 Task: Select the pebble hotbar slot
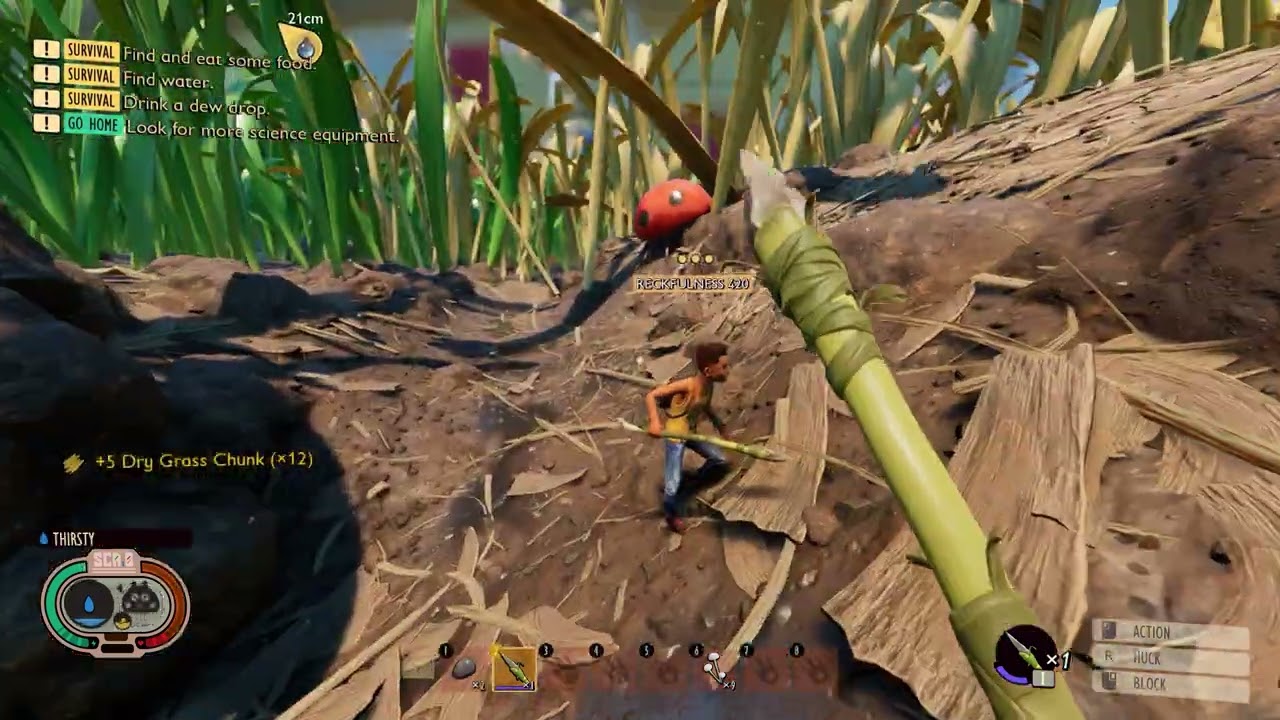[x=464, y=668]
